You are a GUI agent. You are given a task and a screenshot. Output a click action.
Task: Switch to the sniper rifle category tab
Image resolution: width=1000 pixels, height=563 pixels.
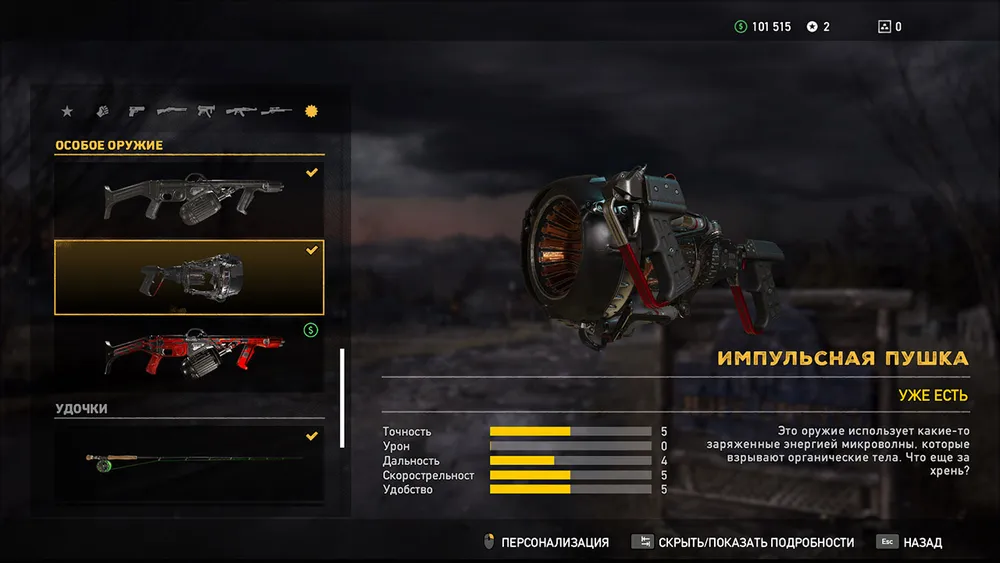point(276,111)
